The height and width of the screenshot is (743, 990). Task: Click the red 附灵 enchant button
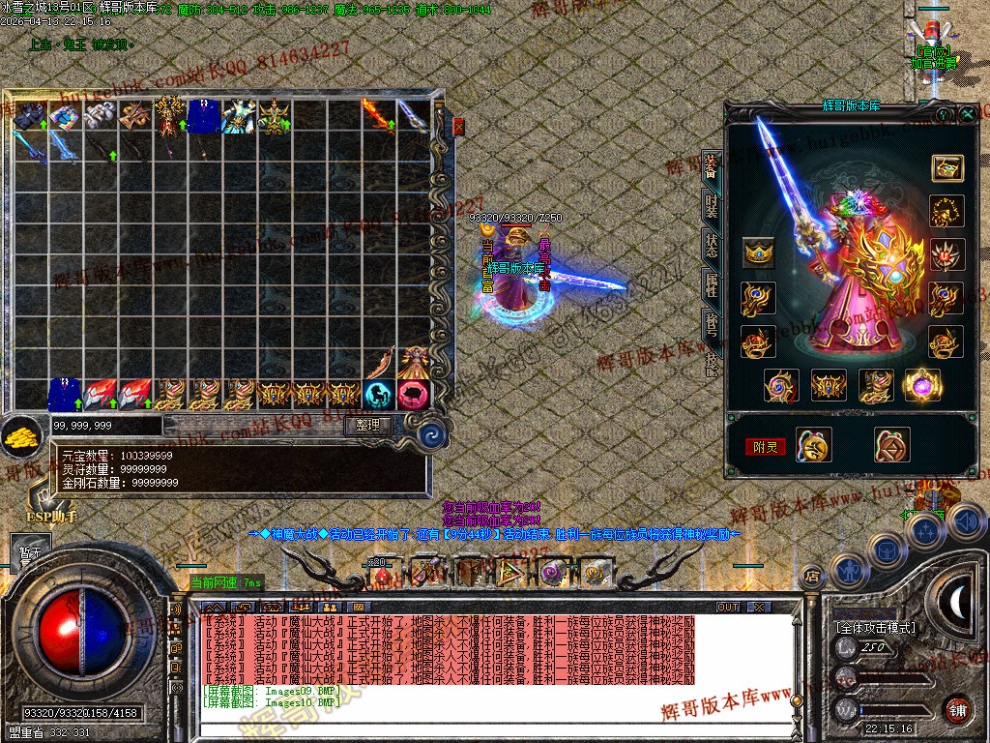point(766,447)
